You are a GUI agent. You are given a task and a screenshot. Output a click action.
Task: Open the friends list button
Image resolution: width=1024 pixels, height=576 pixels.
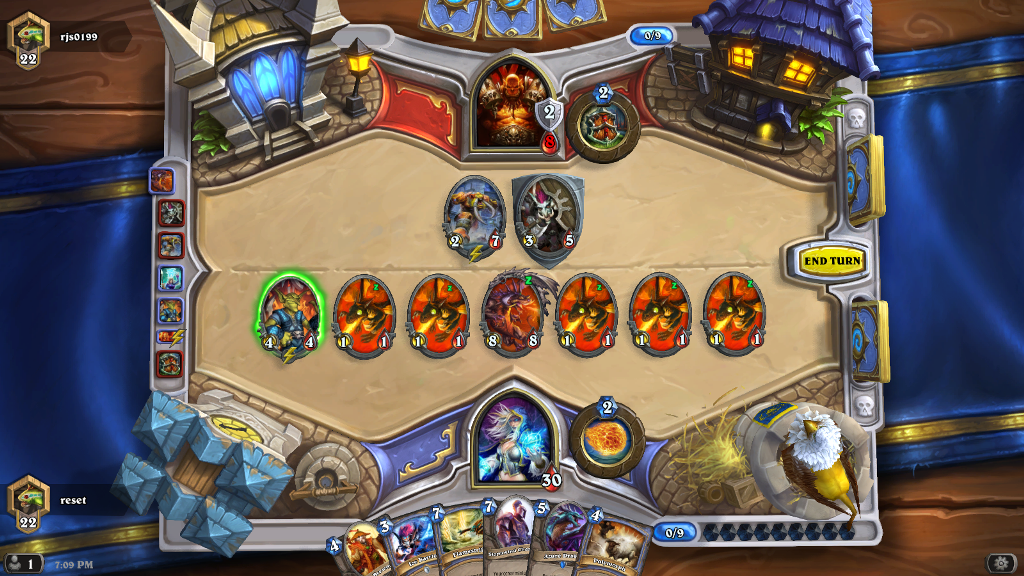pyautogui.click(x=23, y=563)
